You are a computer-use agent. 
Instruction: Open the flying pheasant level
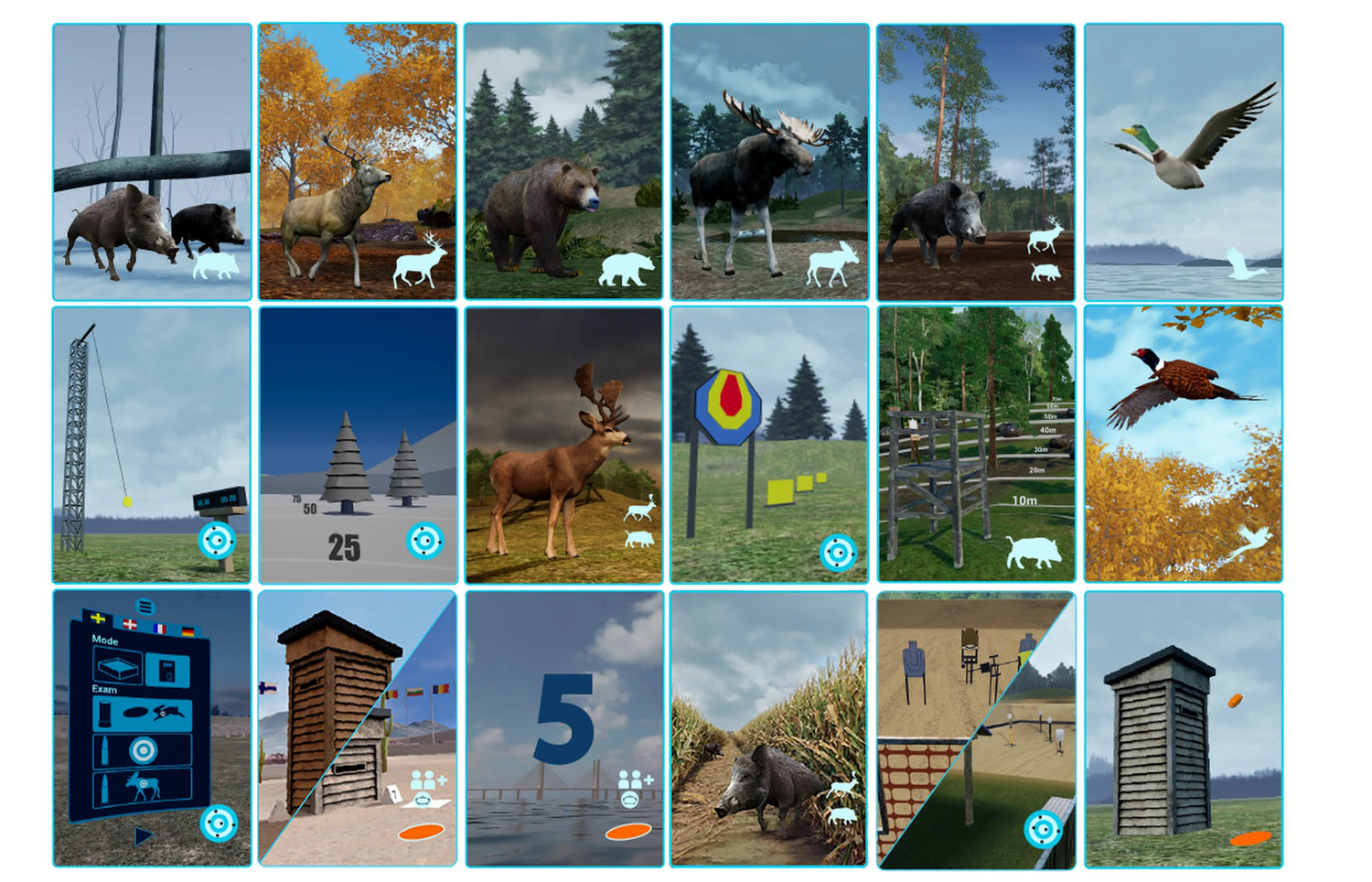(x=1184, y=445)
